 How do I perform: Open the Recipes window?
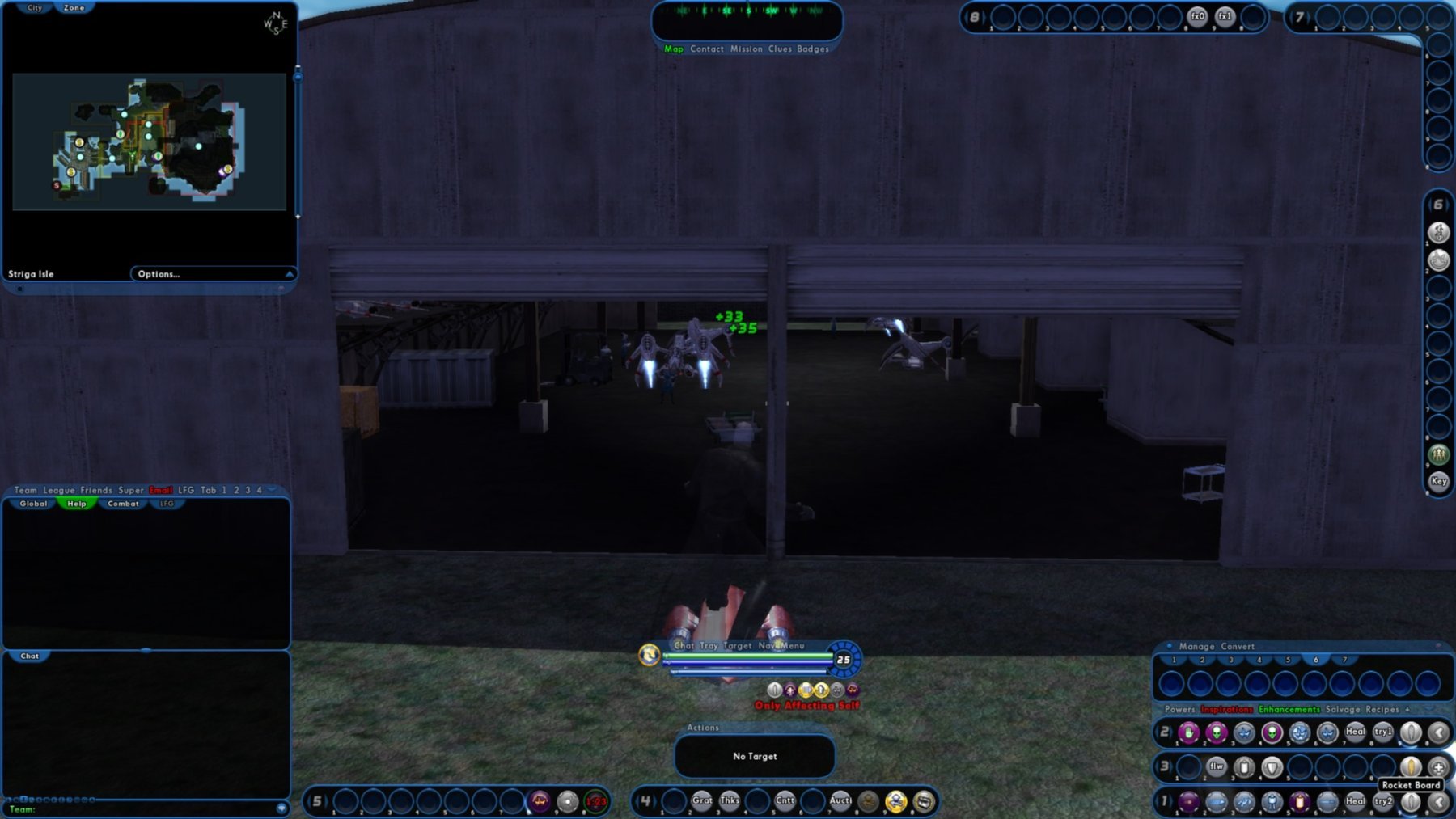(1382, 710)
